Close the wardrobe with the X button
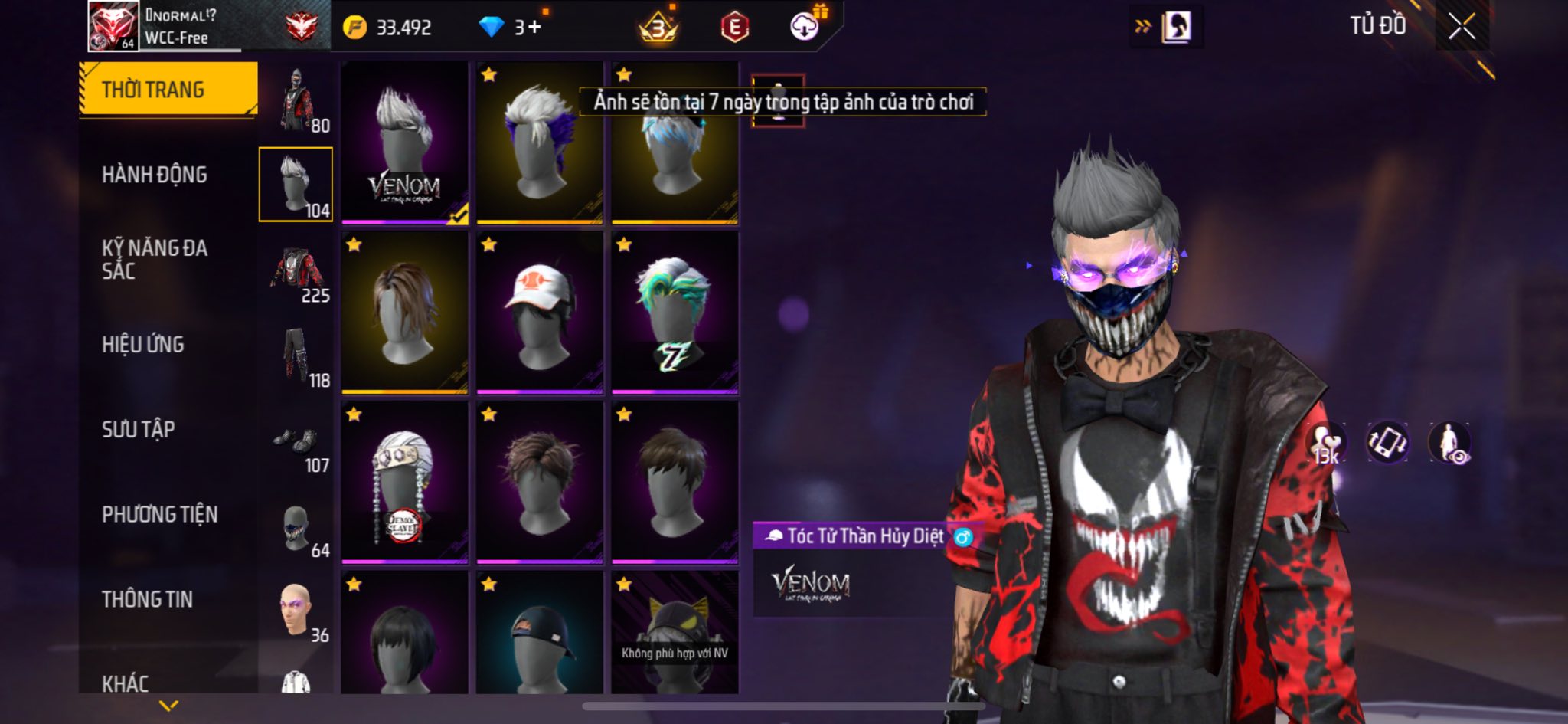1568x724 pixels. [x=1462, y=28]
